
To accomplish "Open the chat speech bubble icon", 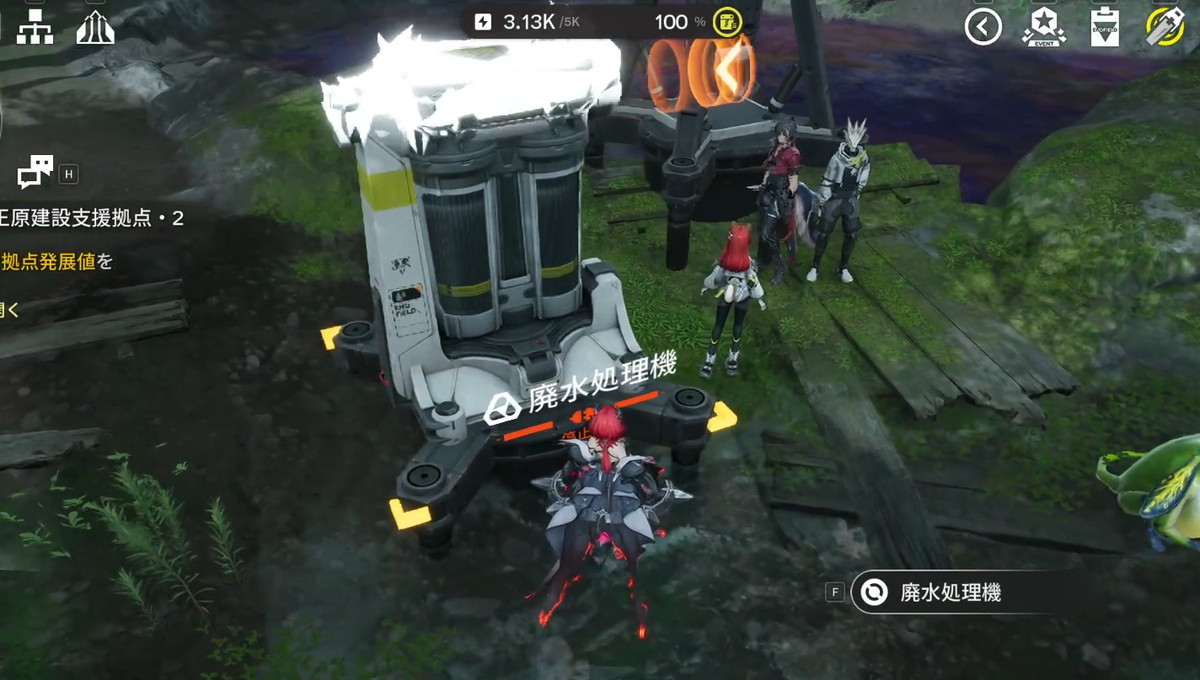I will click(35, 174).
